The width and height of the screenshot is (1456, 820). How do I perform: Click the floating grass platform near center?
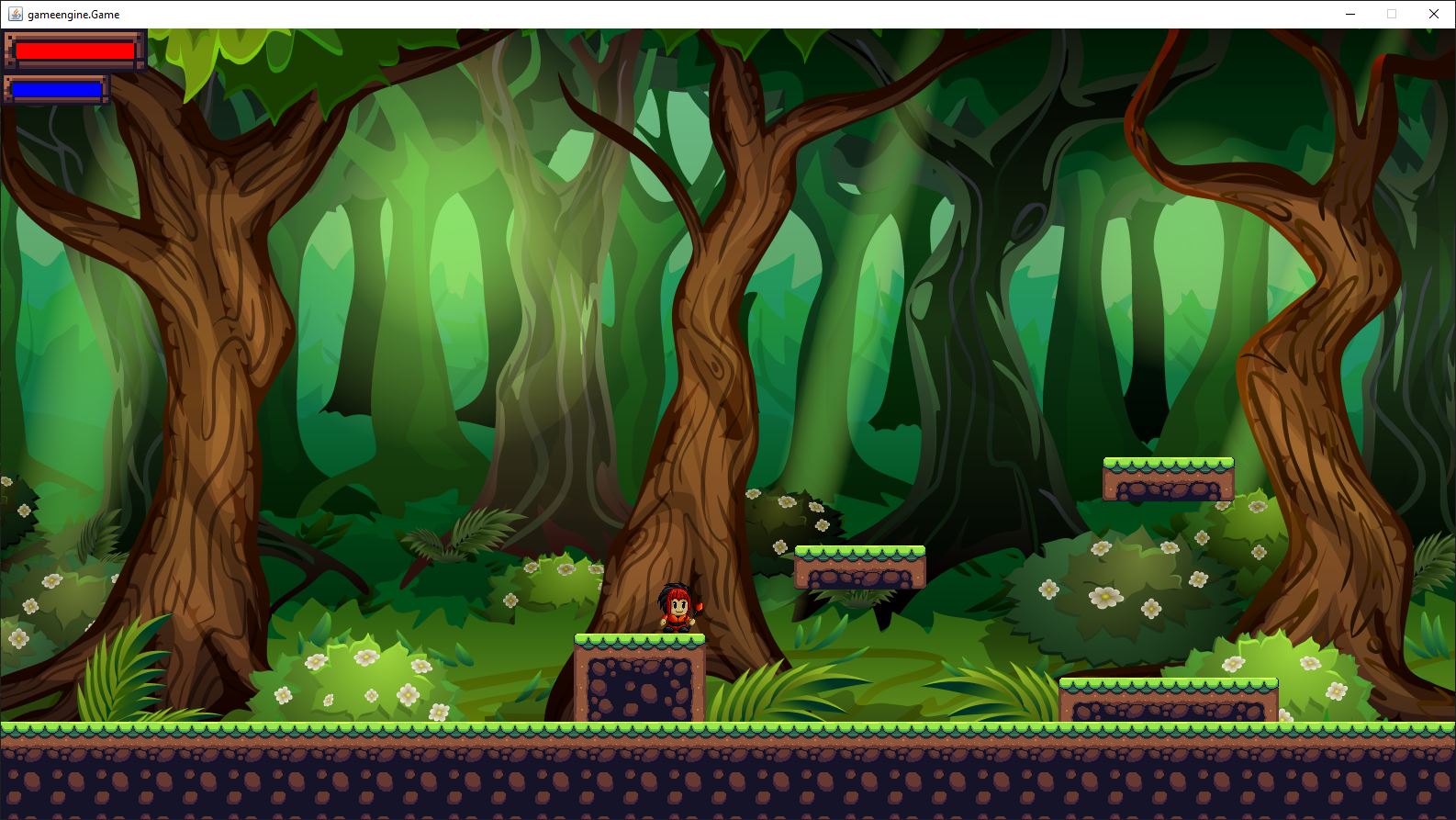pyautogui.click(x=861, y=565)
